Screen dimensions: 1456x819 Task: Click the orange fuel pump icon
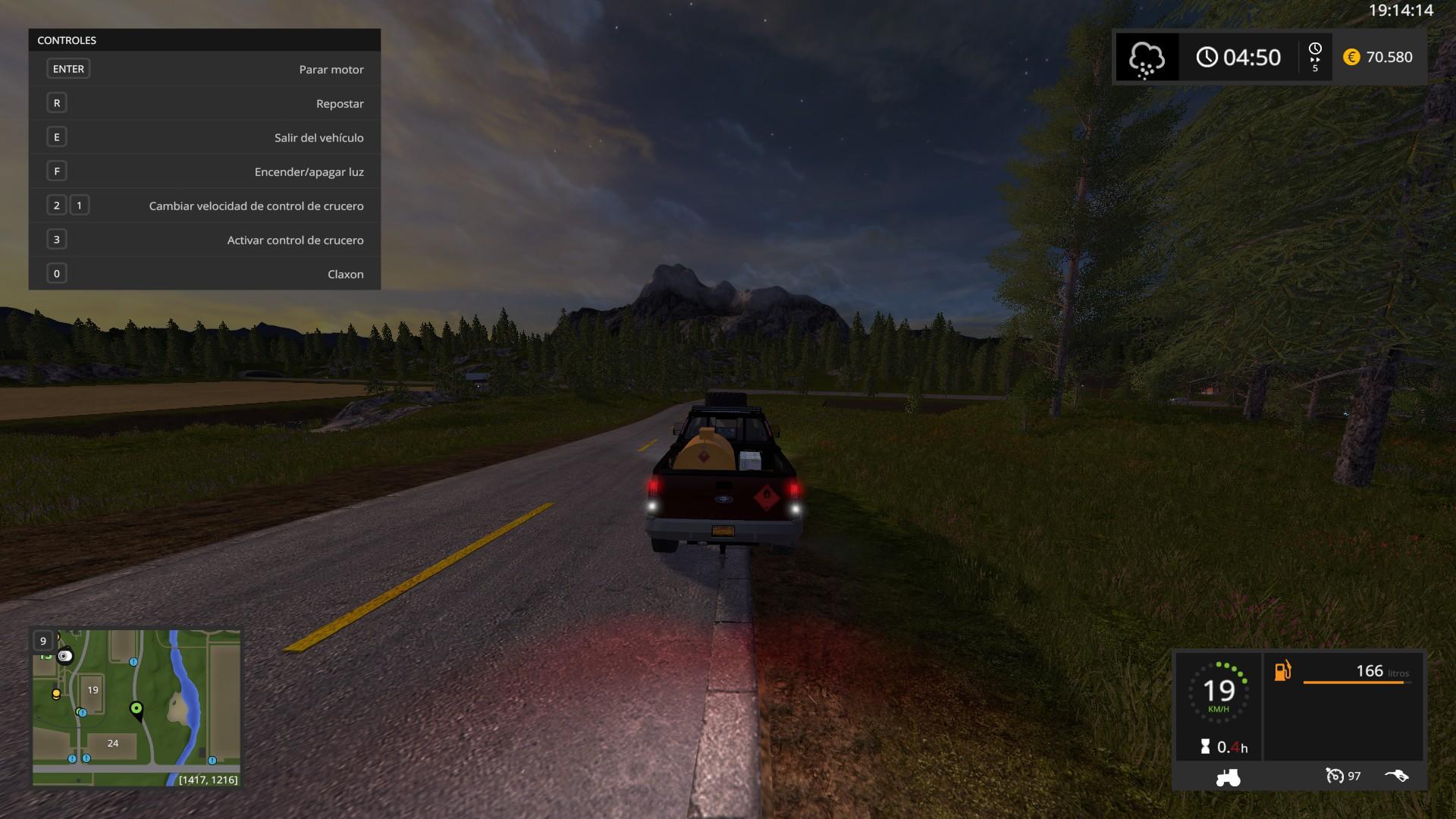[x=1282, y=671]
